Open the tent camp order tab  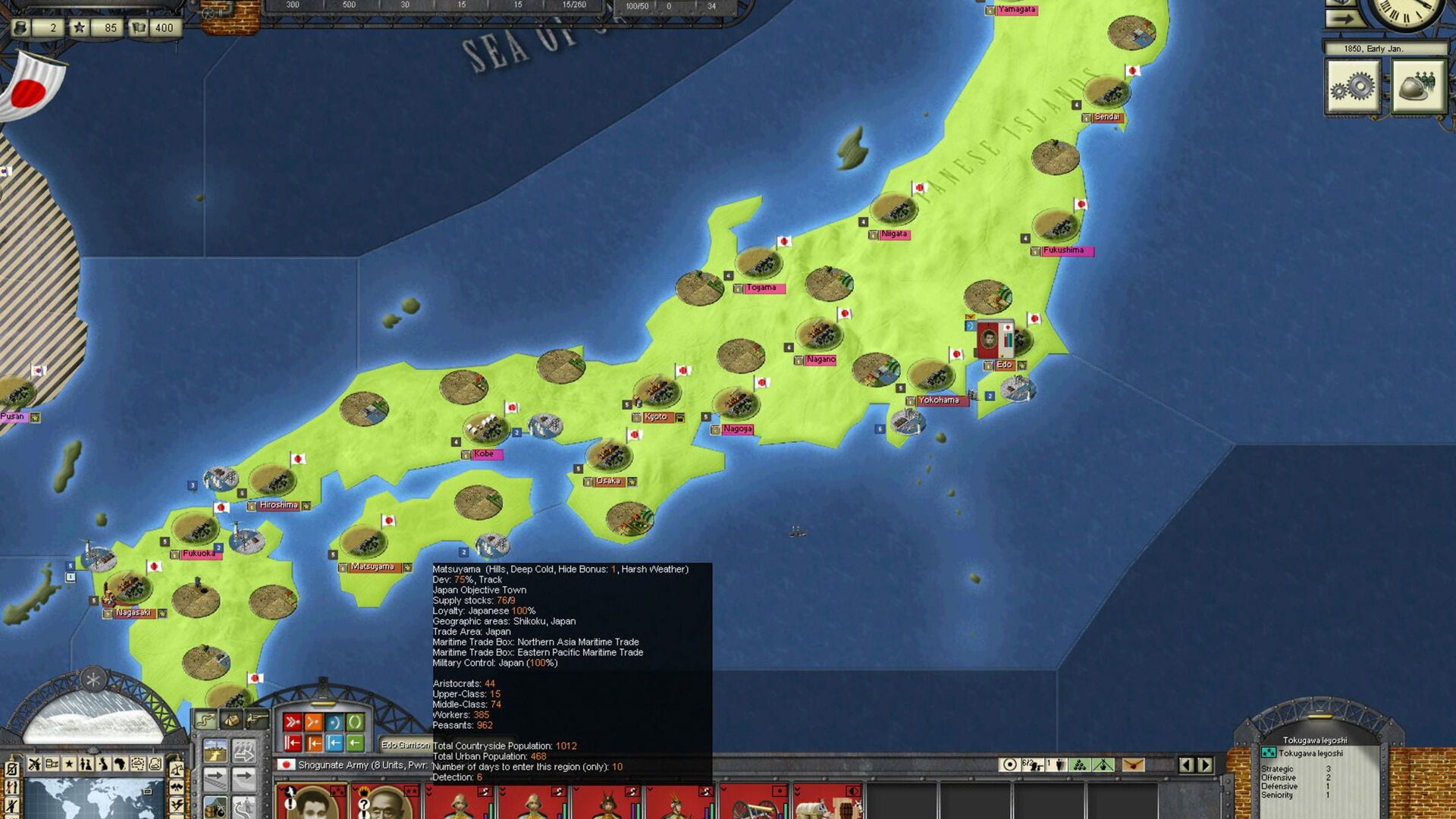(x=231, y=719)
